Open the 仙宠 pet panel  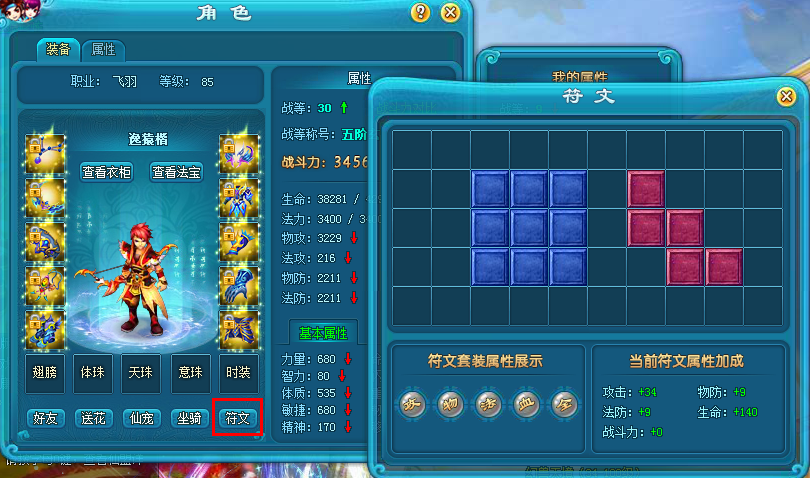coord(141,418)
